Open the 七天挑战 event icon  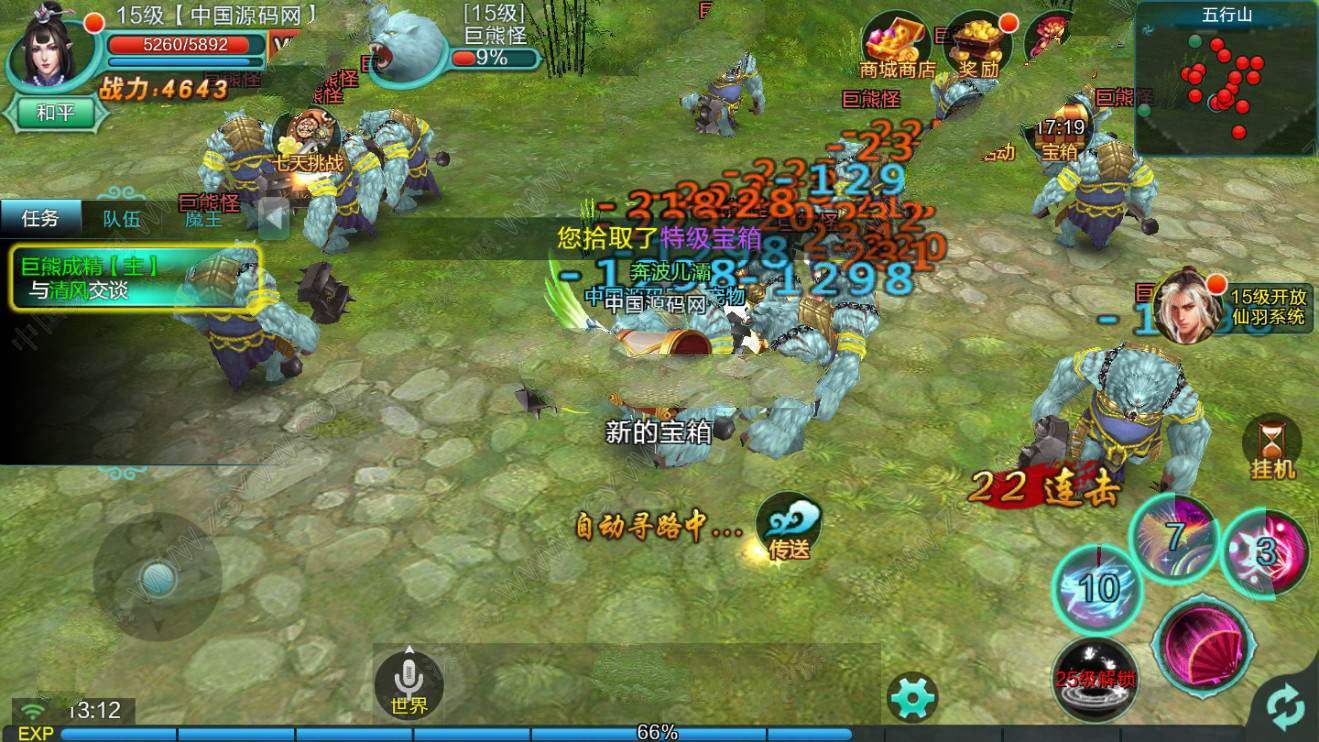(x=304, y=139)
